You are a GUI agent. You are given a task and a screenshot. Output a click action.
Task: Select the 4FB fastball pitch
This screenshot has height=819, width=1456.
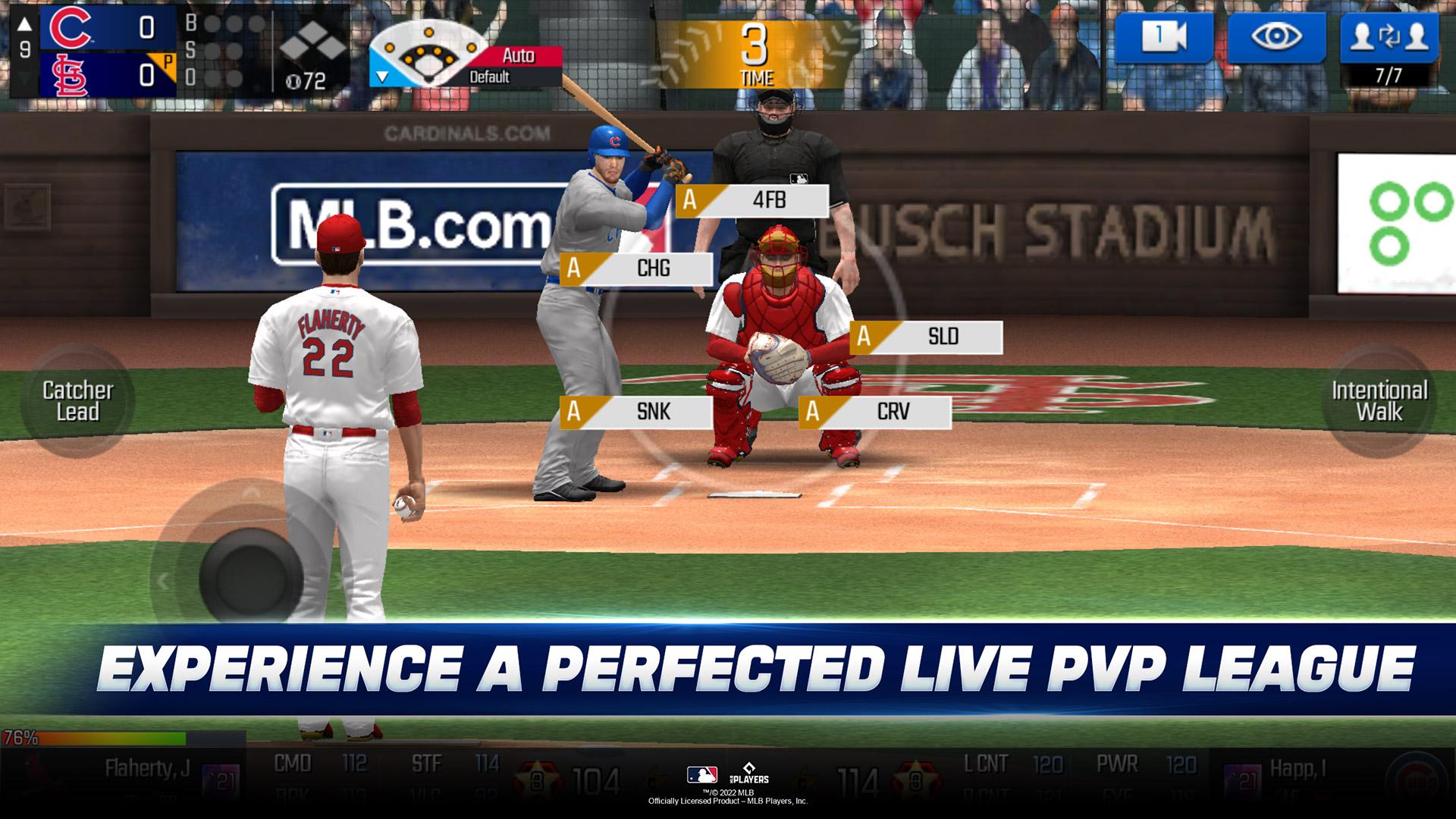[751, 201]
